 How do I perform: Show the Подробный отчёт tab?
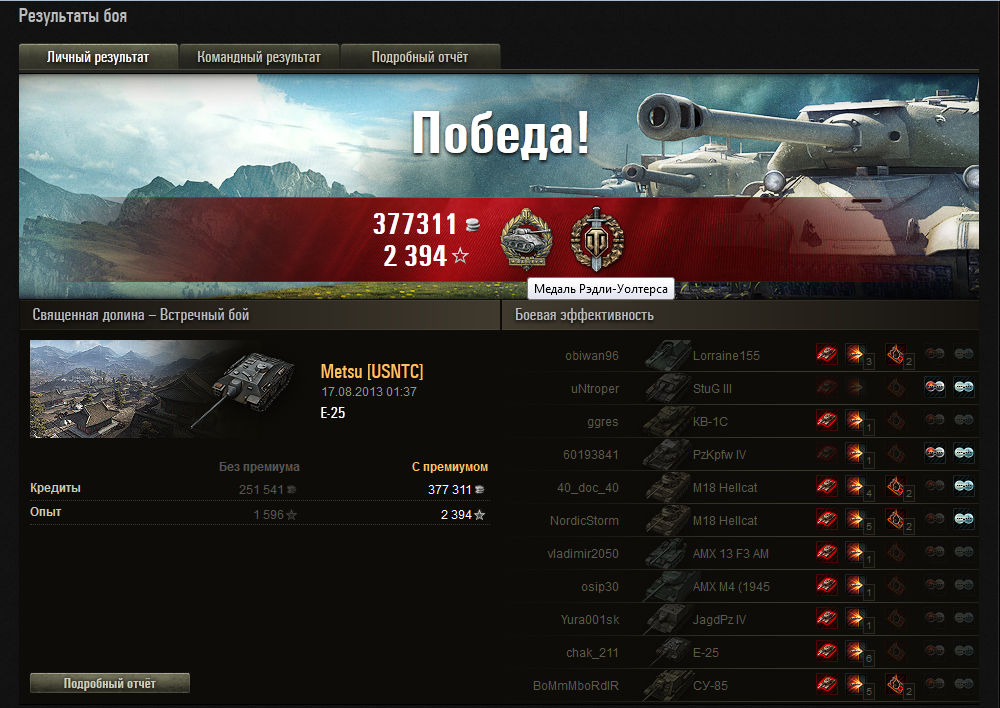pos(420,57)
